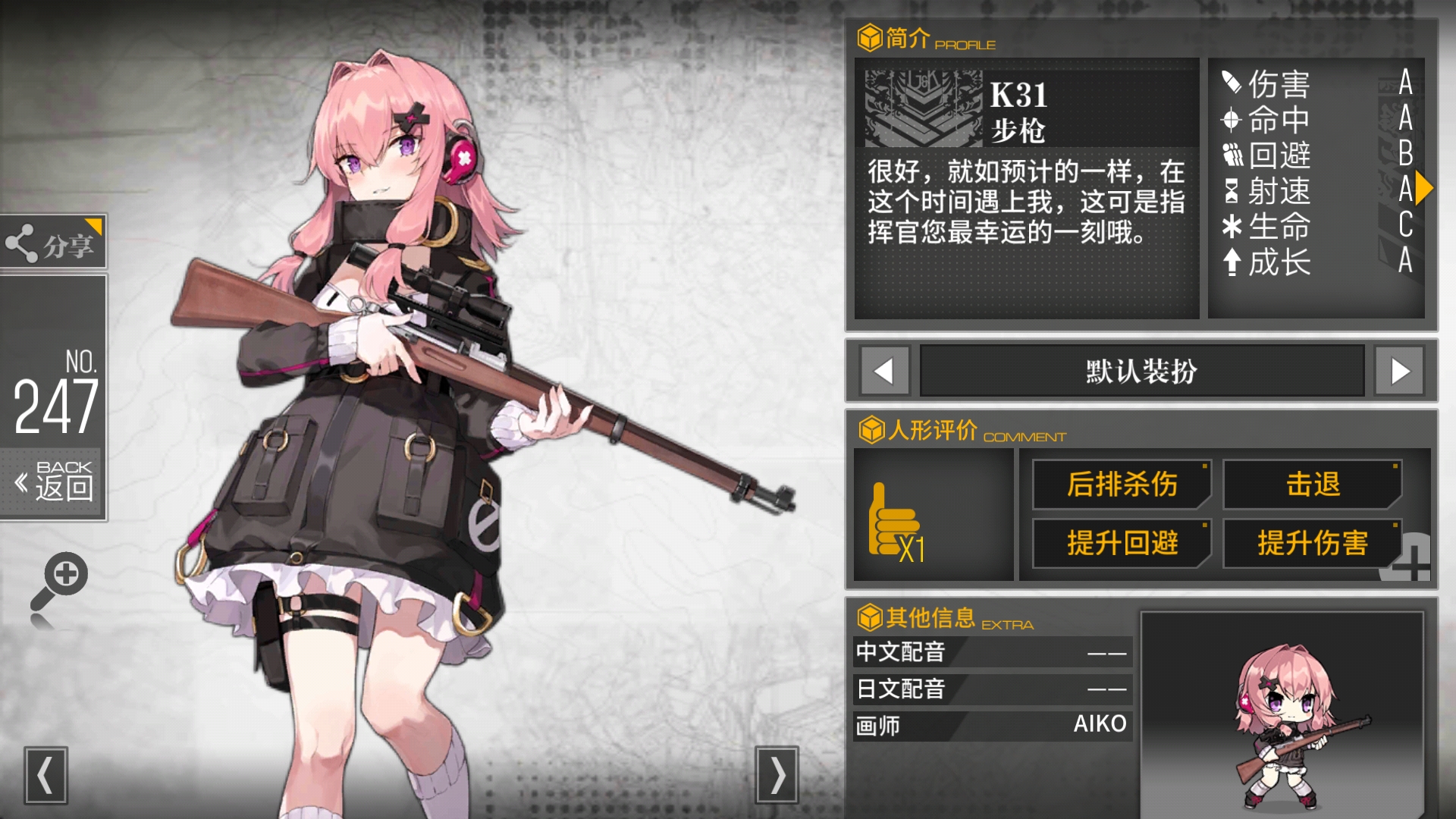The image size is (1456, 819).
Task: Select the health (生命) stat icon
Action: coord(1231,226)
